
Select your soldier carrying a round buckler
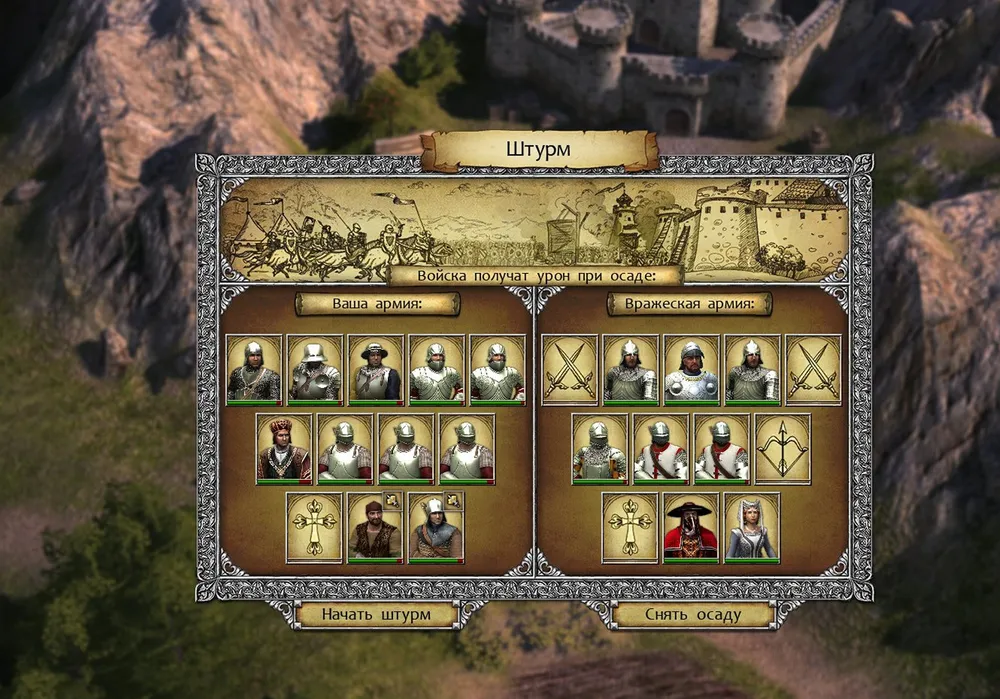coord(315,369)
